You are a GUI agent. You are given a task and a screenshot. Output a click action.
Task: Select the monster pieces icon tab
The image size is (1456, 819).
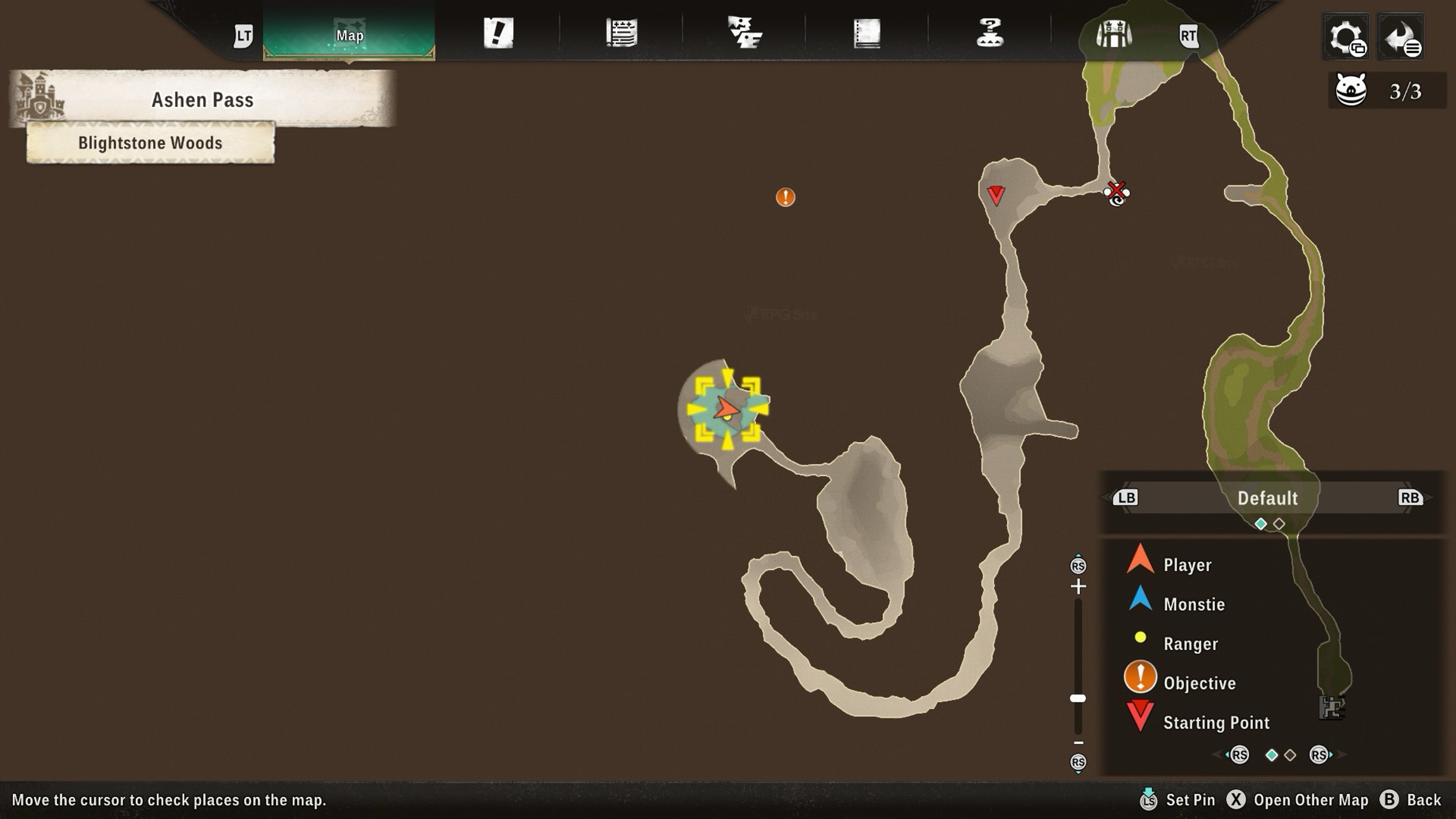point(744,33)
